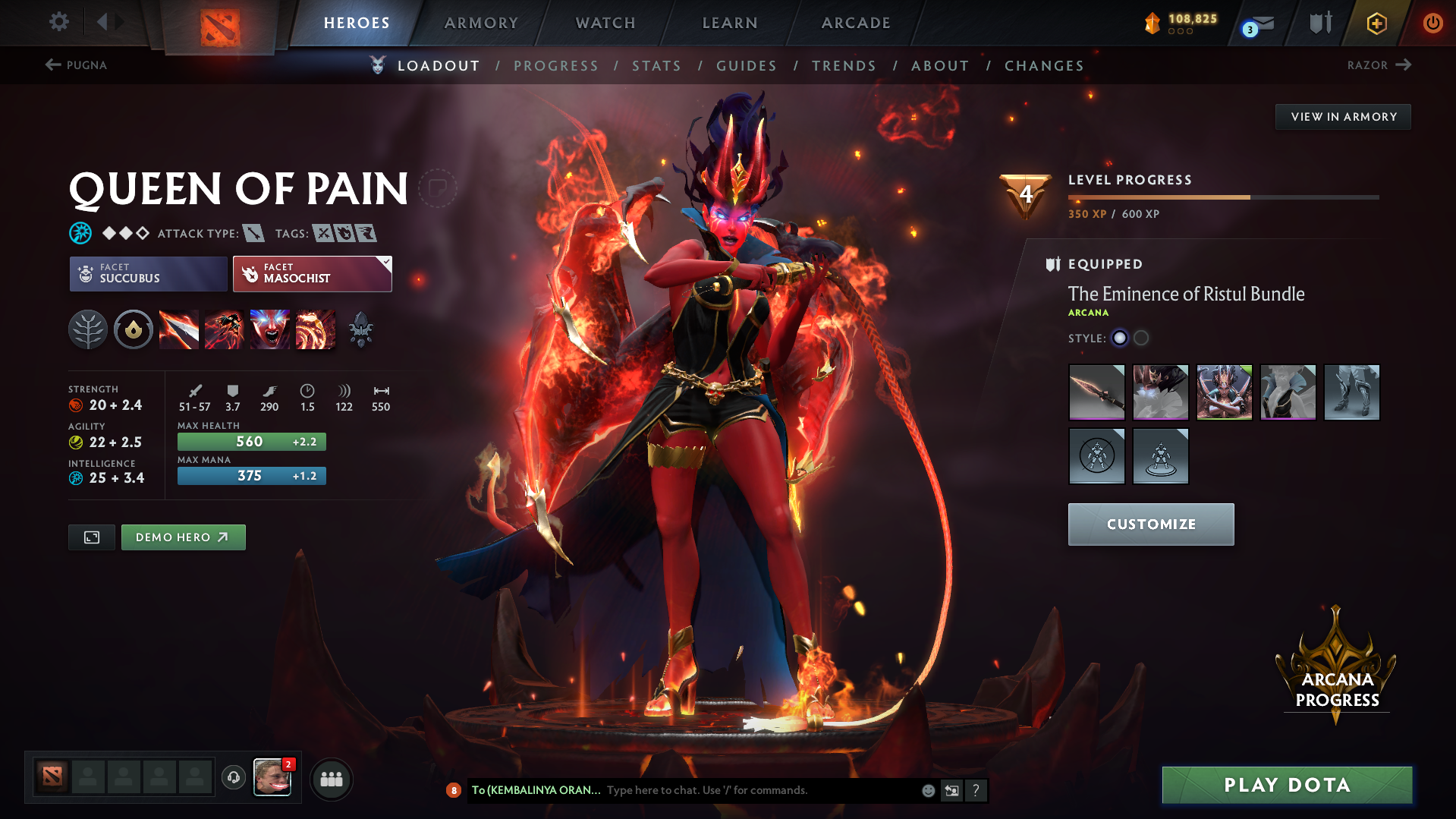Choose the Masochist facet

[312, 273]
